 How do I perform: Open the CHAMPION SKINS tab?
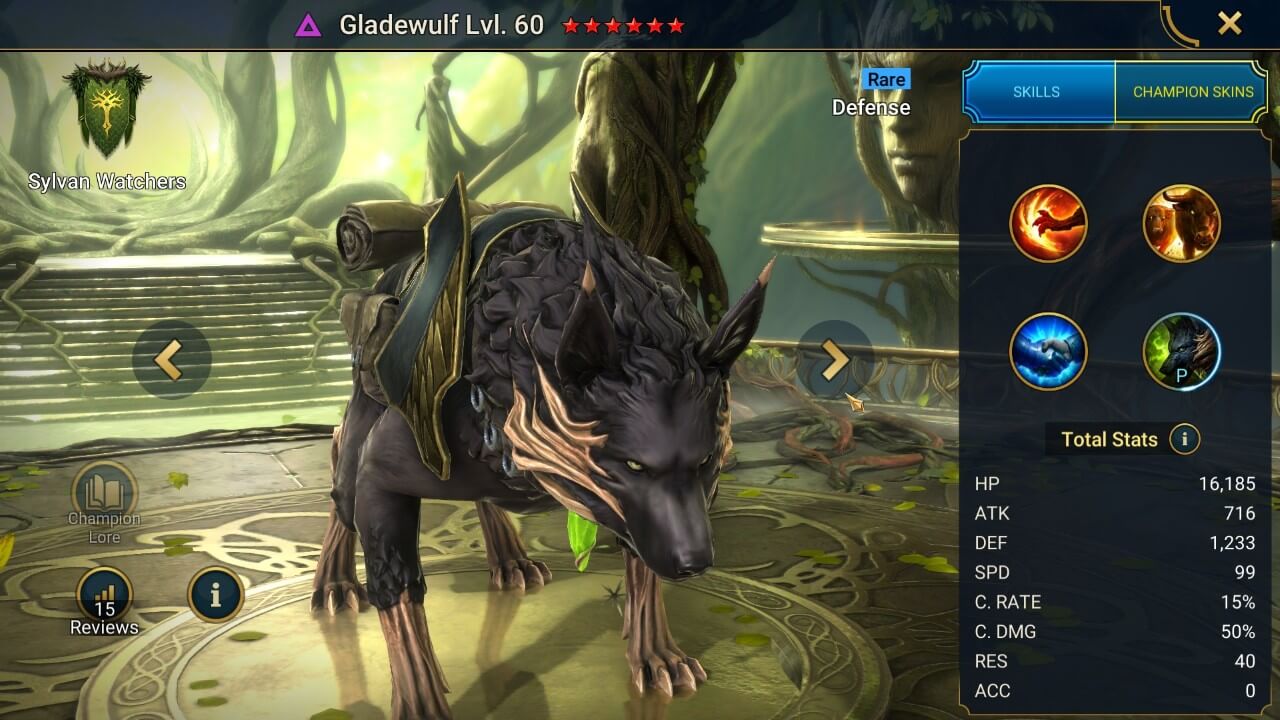[1192, 91]
